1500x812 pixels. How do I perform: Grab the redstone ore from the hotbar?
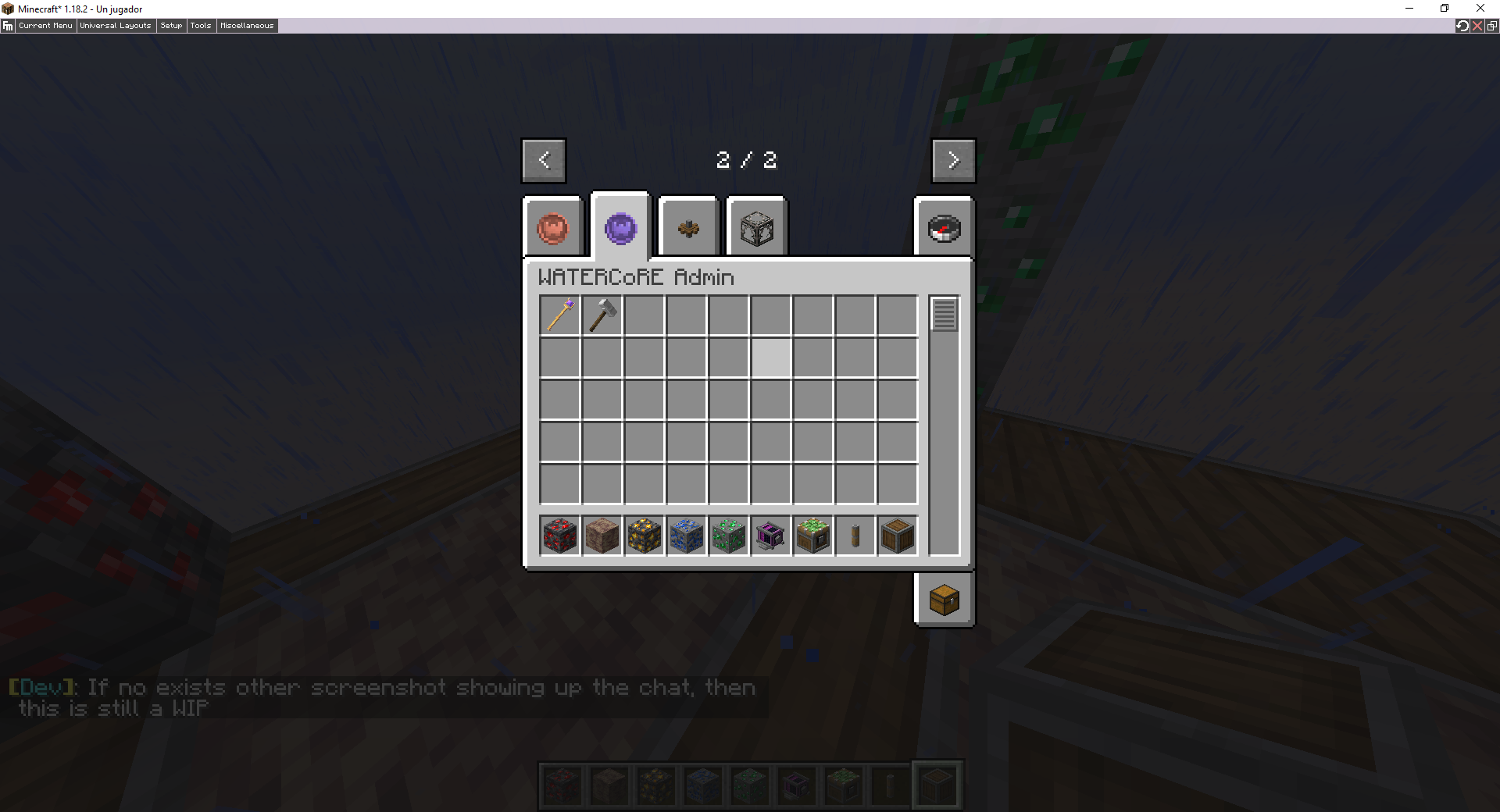559,536
